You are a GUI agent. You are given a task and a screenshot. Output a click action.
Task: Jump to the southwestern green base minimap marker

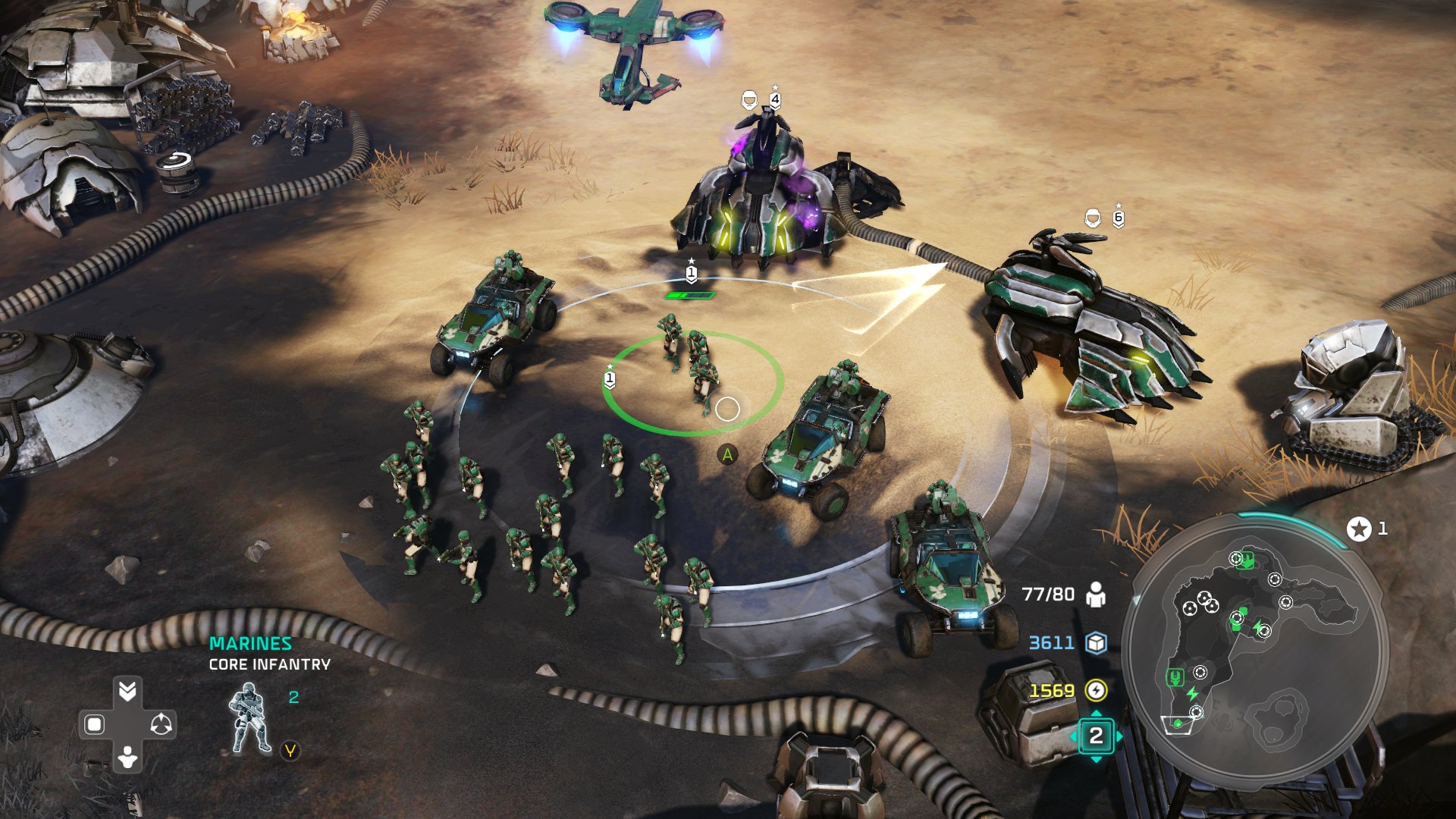(x=1175, y=676)
